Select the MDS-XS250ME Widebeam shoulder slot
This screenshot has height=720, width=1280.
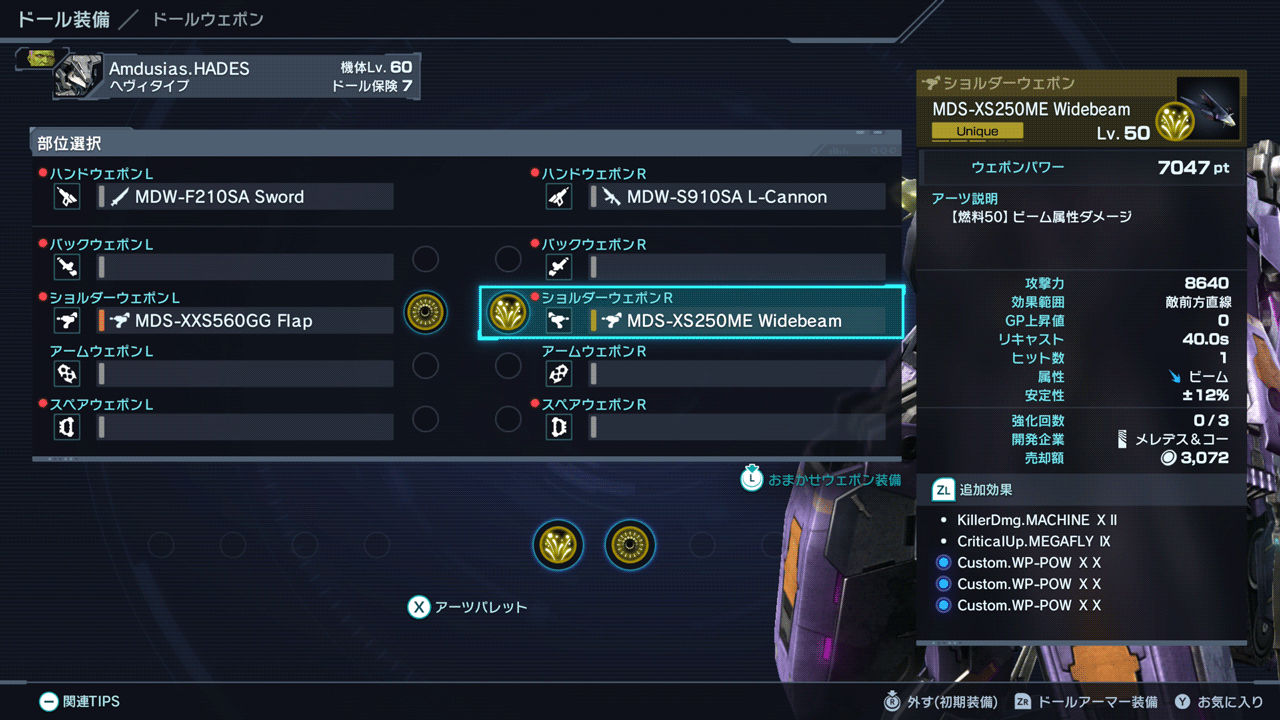[x=737, y=321]
